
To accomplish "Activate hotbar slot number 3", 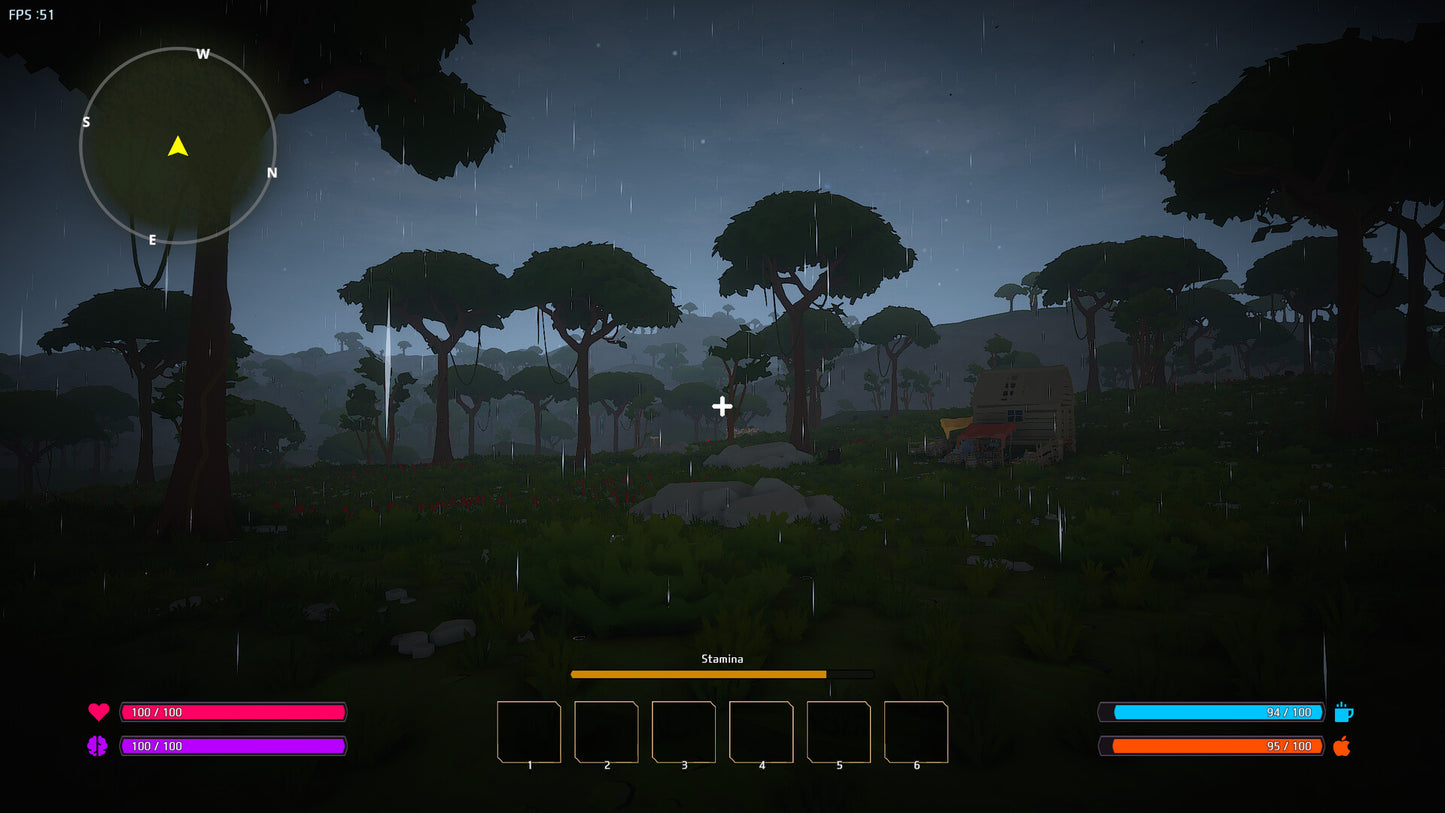I will [x=684, y=732].
